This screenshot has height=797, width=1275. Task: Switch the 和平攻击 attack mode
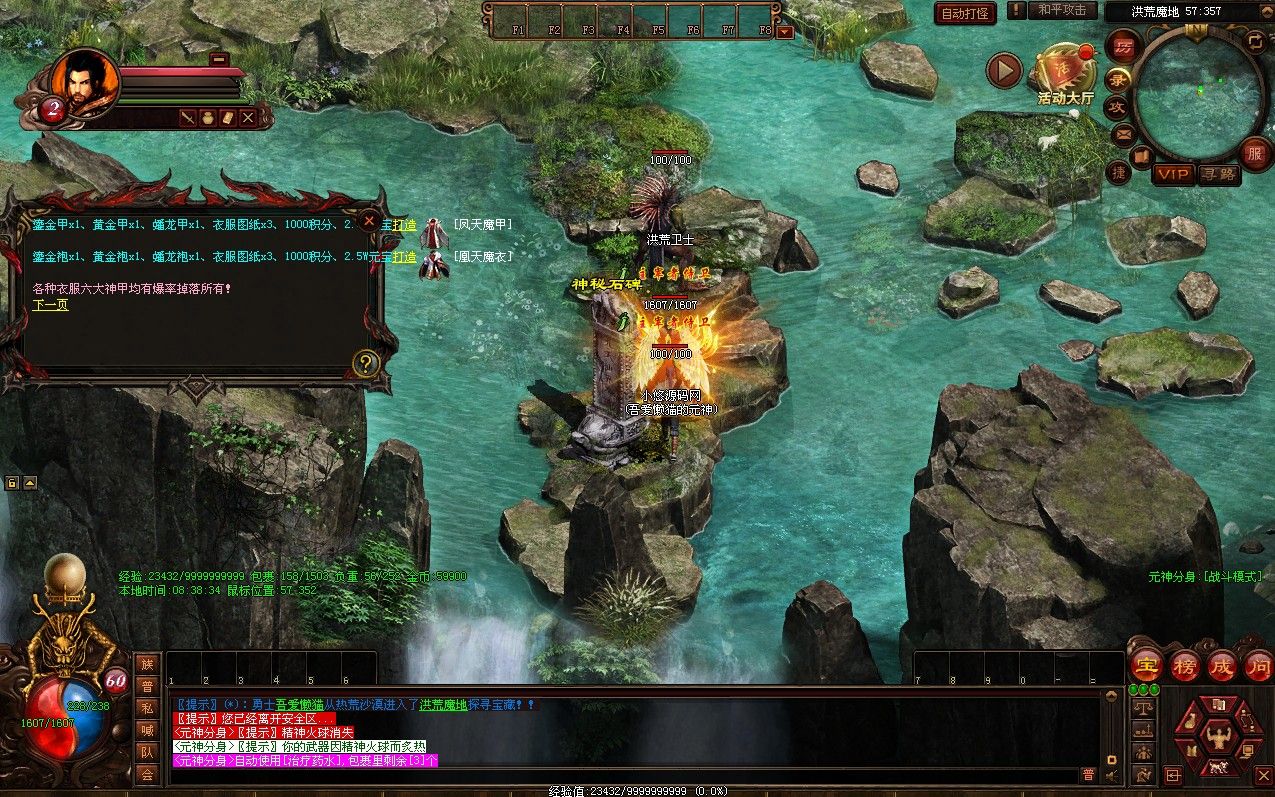click(x=1061, y=11)
